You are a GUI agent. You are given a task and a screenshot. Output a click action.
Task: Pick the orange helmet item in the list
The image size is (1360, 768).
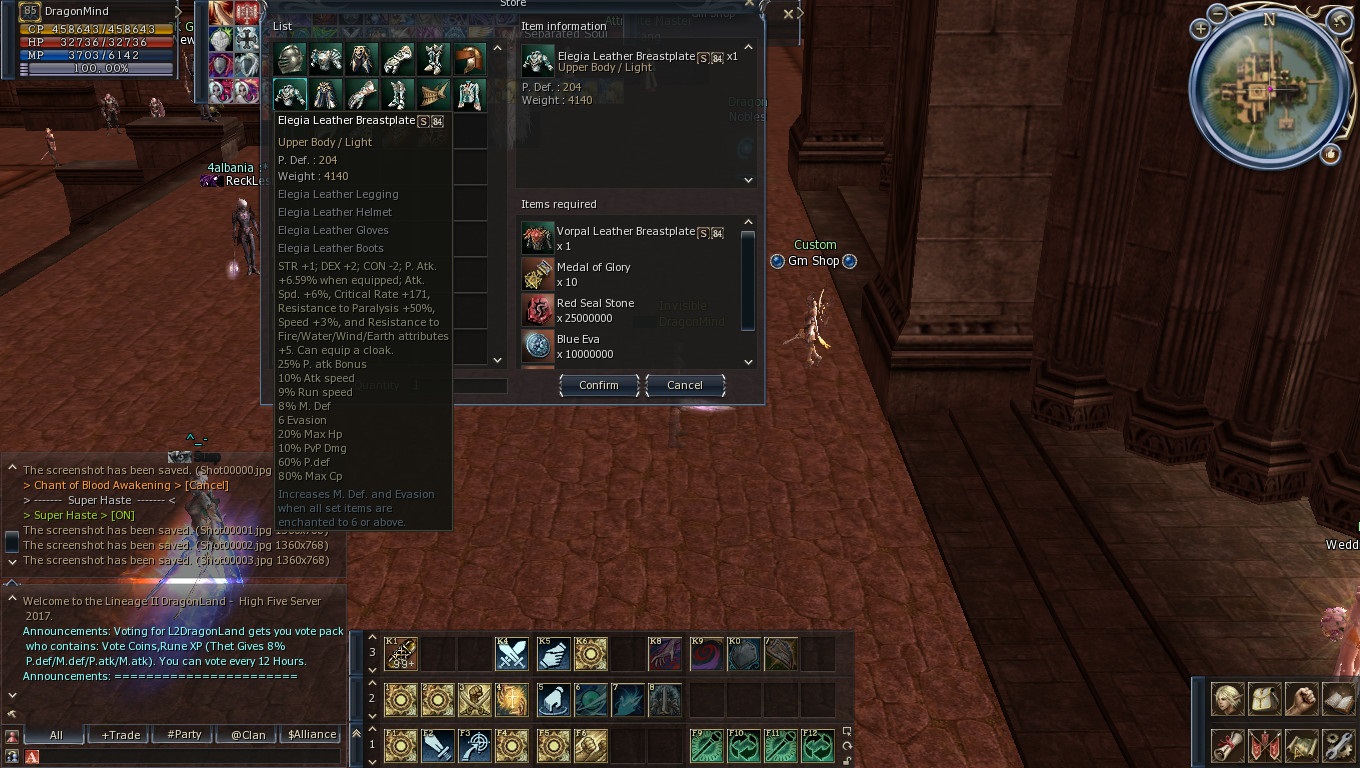(470, 60)
